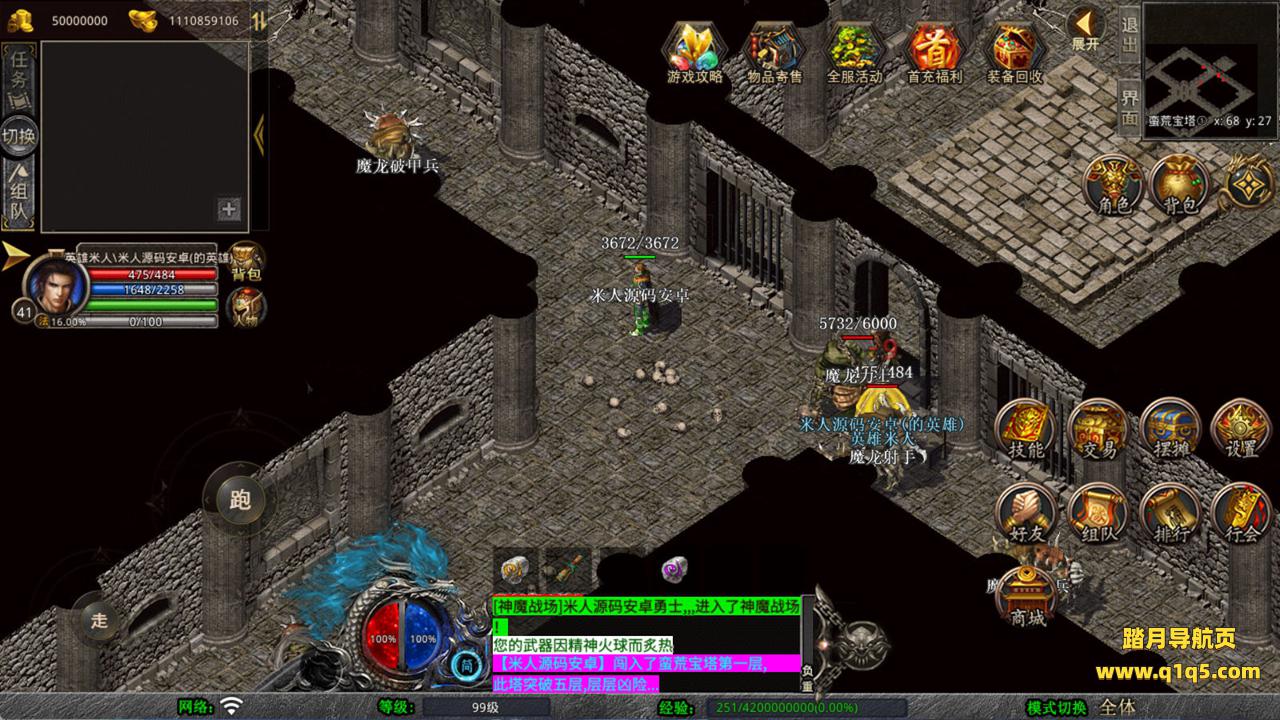This screenshot has height=720, width=1280.
Task: Open 装备回收 equipment recycling
Action: tap(1014, 52)
